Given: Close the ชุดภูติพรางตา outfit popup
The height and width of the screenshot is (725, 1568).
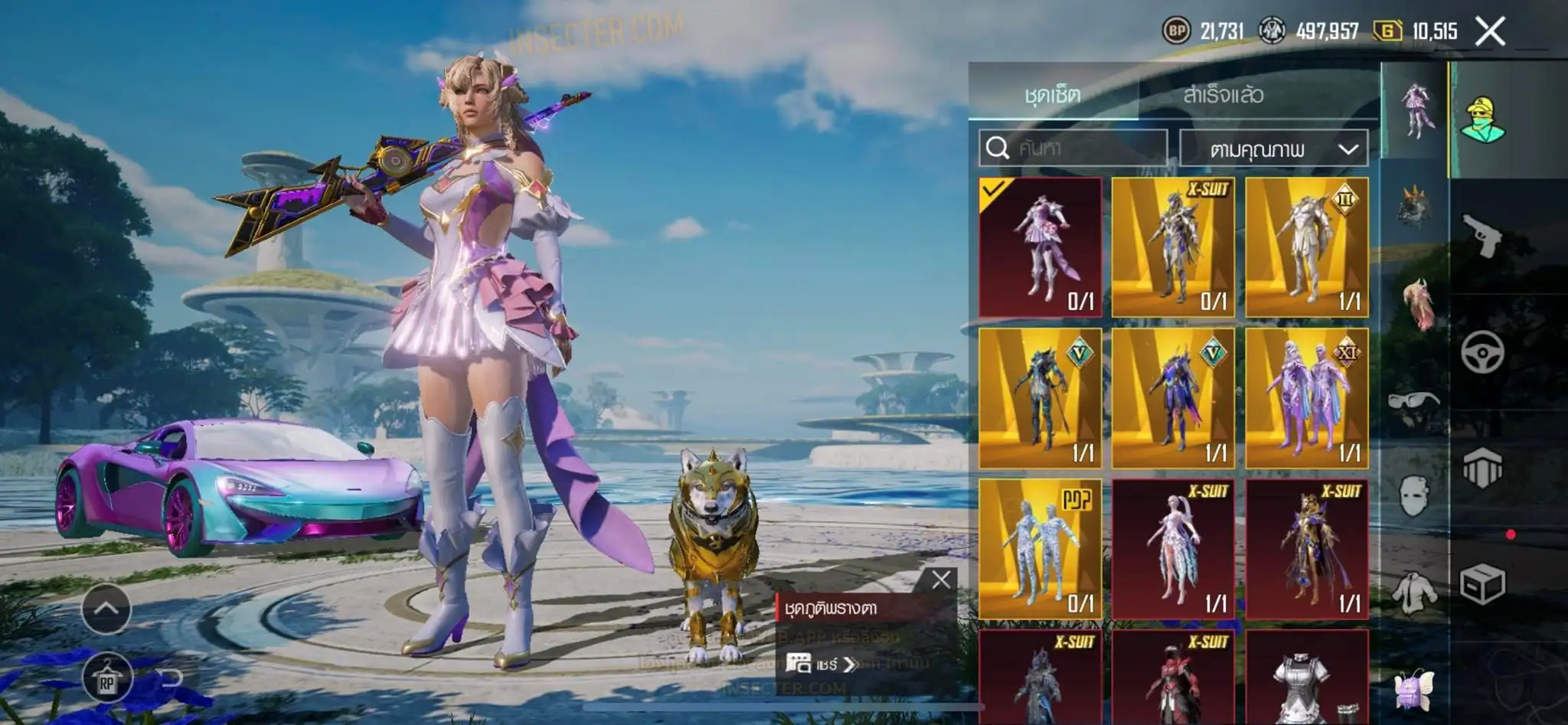Looking at the screenshot, I should click(941, 580).
